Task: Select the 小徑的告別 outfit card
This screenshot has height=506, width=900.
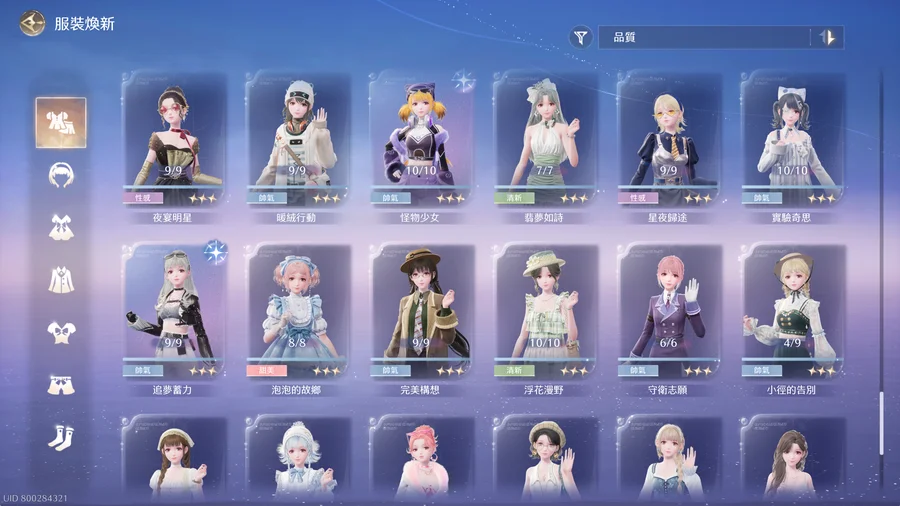Action: (791, 312)
